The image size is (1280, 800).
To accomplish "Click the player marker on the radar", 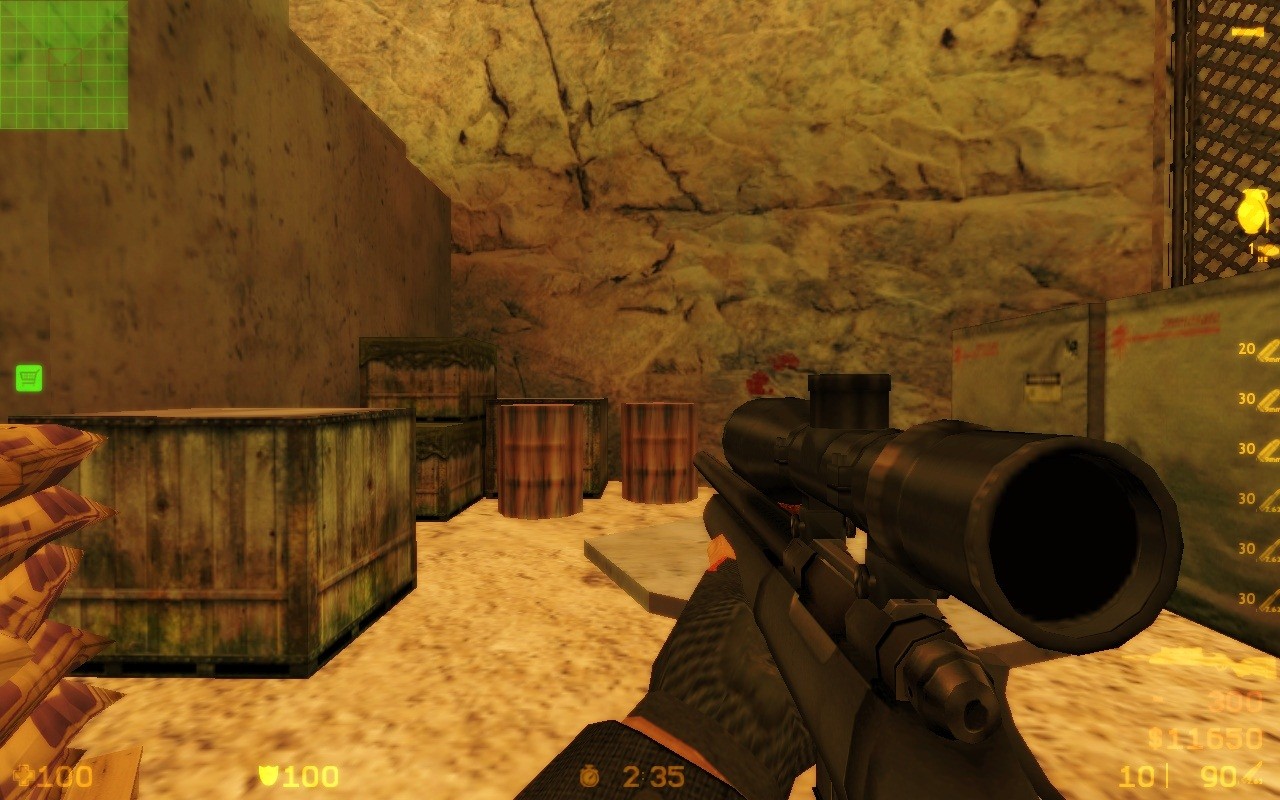I will pyautogui.click(x=66, y=64).
